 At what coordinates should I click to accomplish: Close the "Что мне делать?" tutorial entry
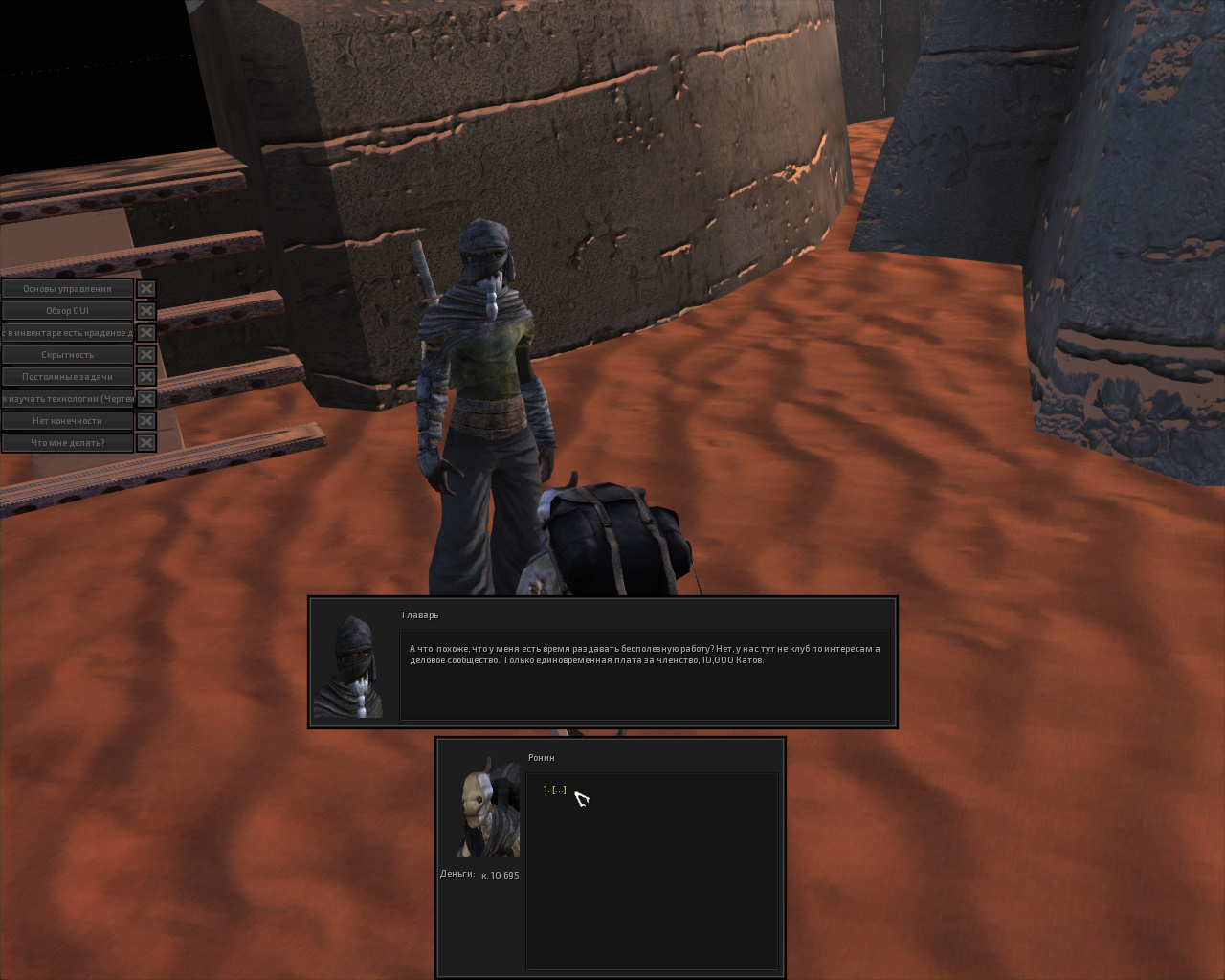pyautogui.click(x=145, y=443)
